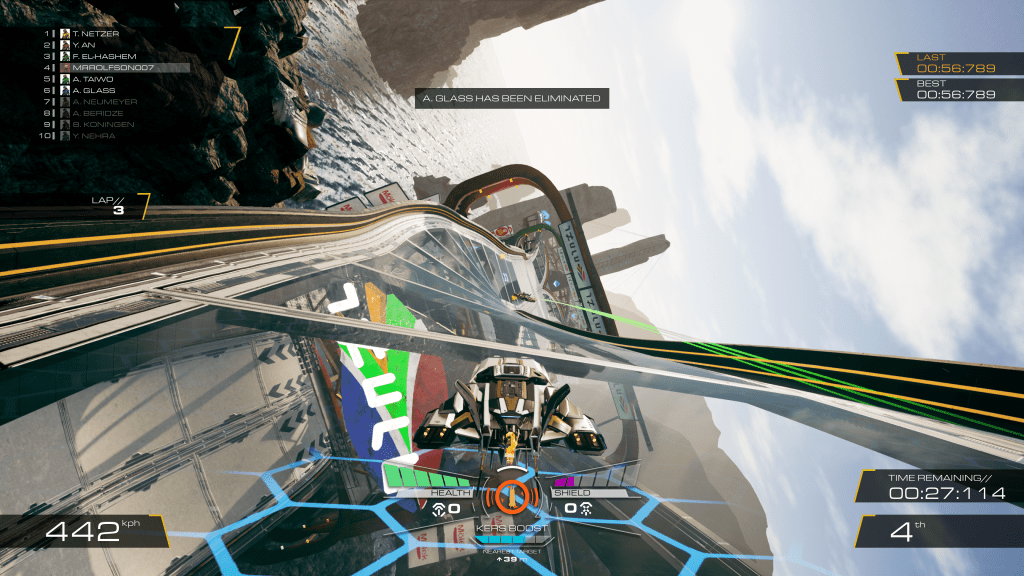Choose A. Beridze in the standings
This screenshot has height=576, width=1024.
[95, 113]
